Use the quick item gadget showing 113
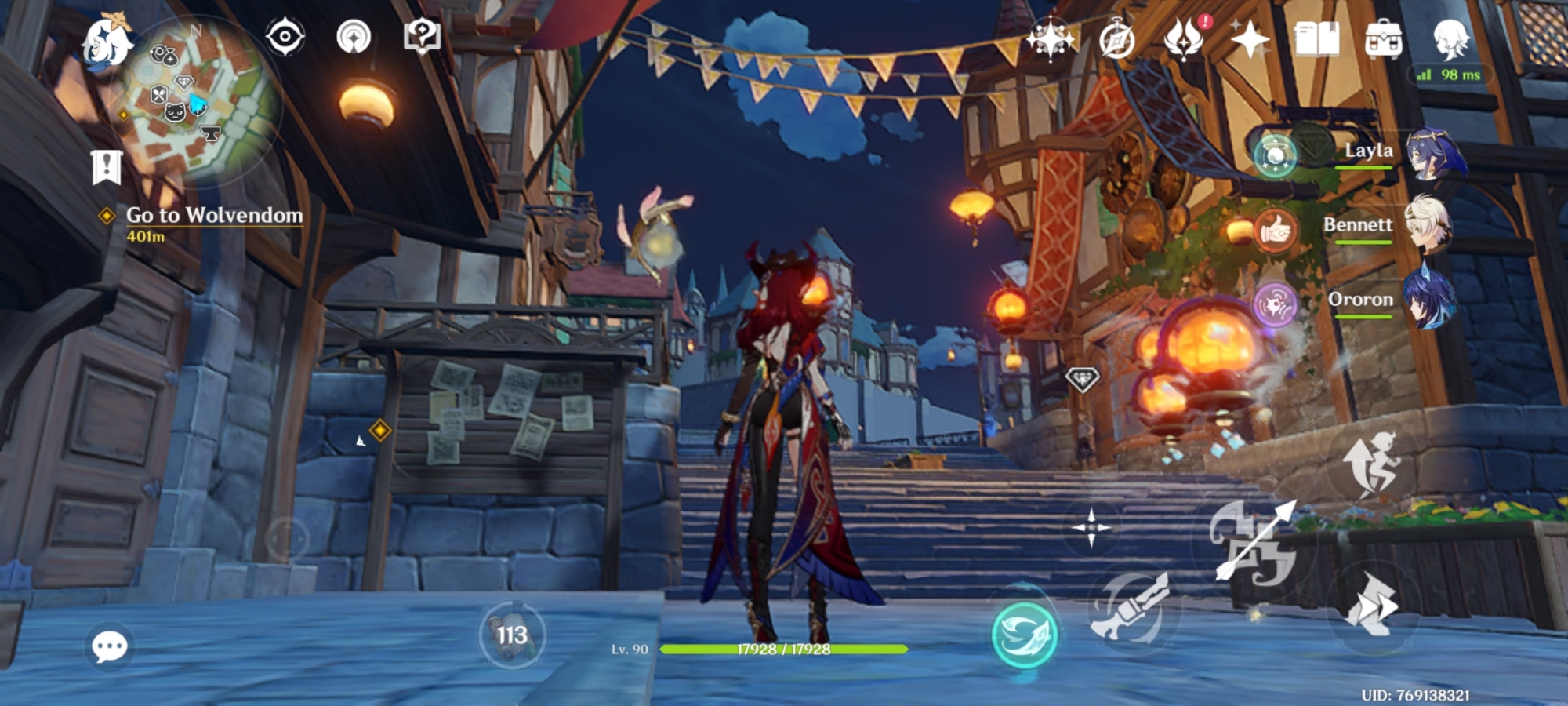 [512, 635]
